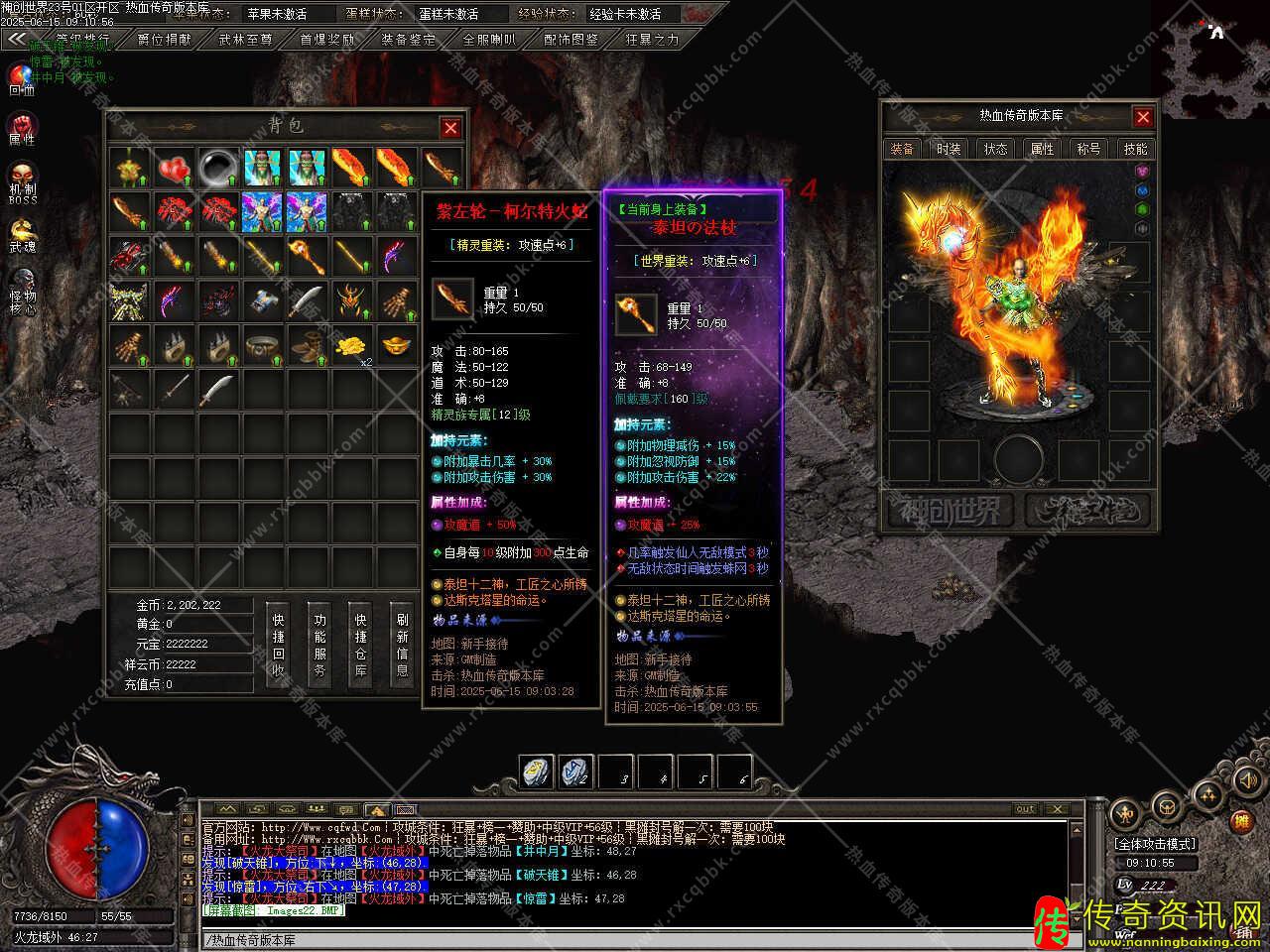
Task: Select the red hearts item in backpack
Action: coord(176,169)
